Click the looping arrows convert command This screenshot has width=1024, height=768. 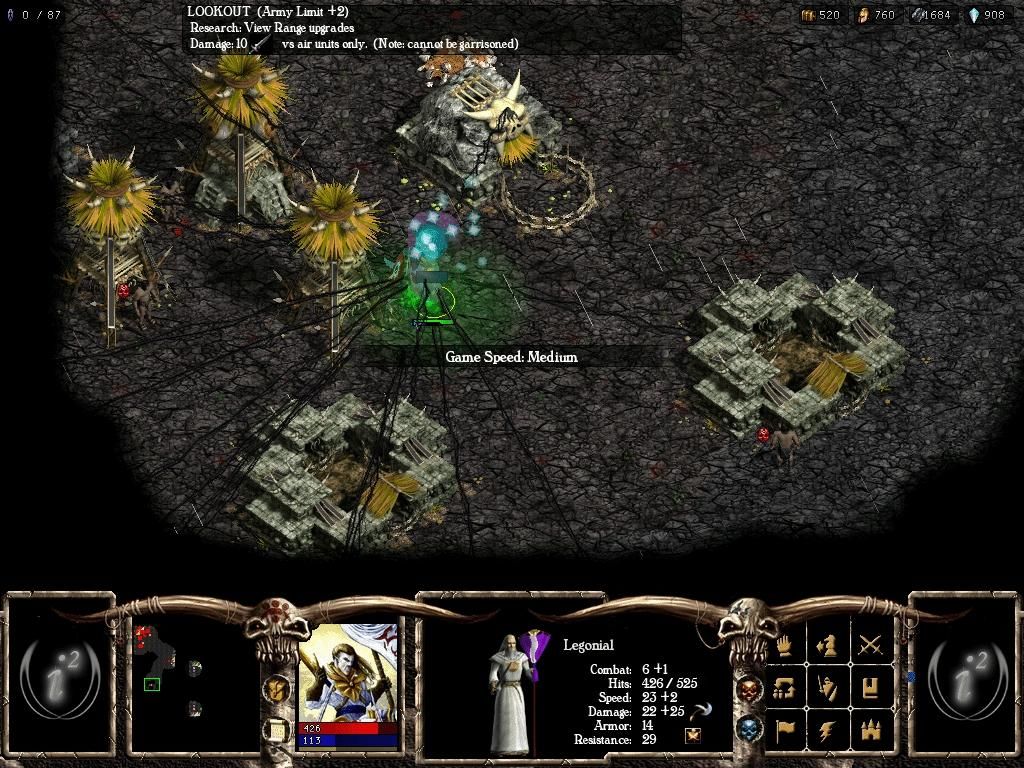click(x=785, y=688)
